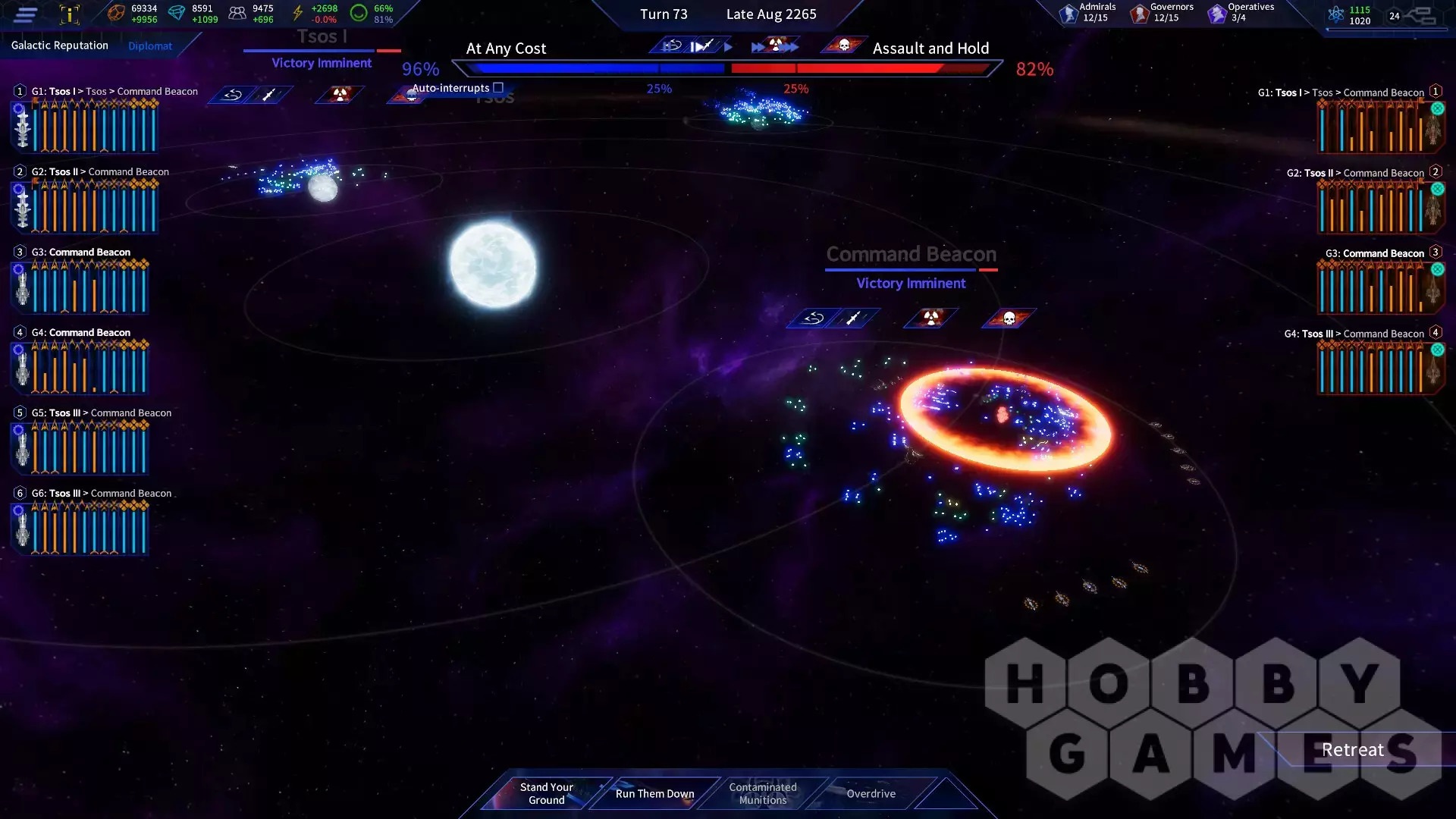Play the Run Them Down tactic card
This screenshot has width=1456, height=819.
click(x=654, y=793)
